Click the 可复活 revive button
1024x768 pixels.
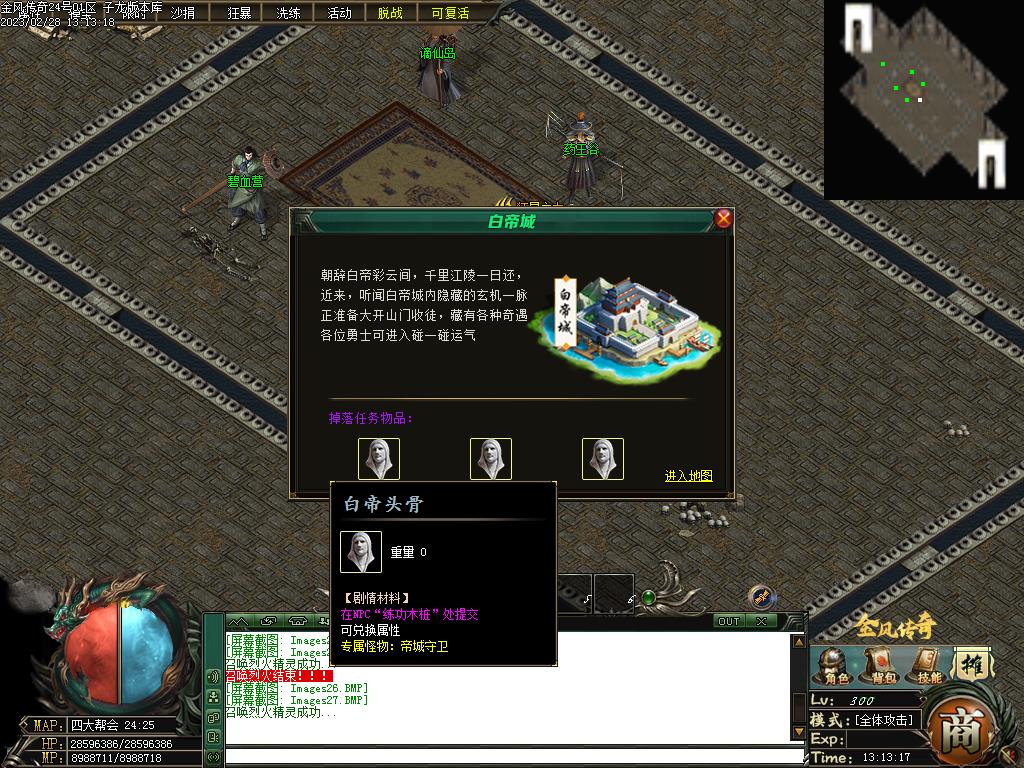coord(450,13)
